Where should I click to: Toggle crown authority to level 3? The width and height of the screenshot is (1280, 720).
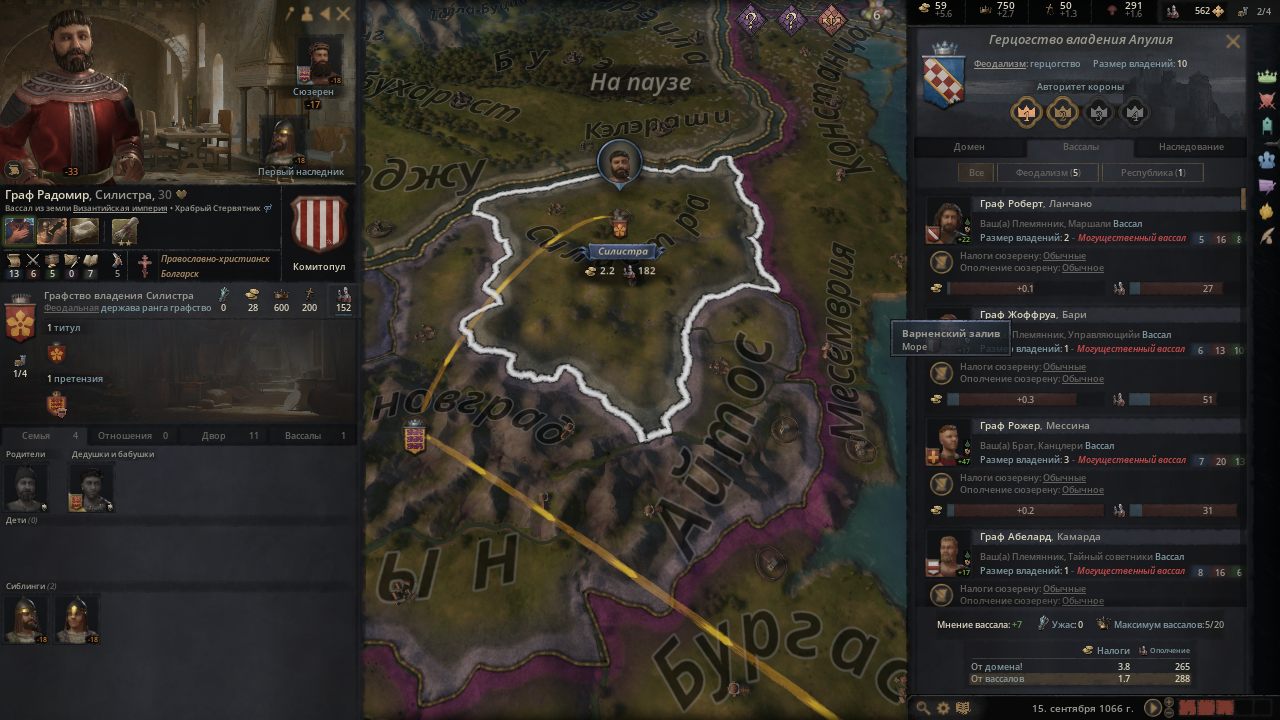pos(1098,112)
